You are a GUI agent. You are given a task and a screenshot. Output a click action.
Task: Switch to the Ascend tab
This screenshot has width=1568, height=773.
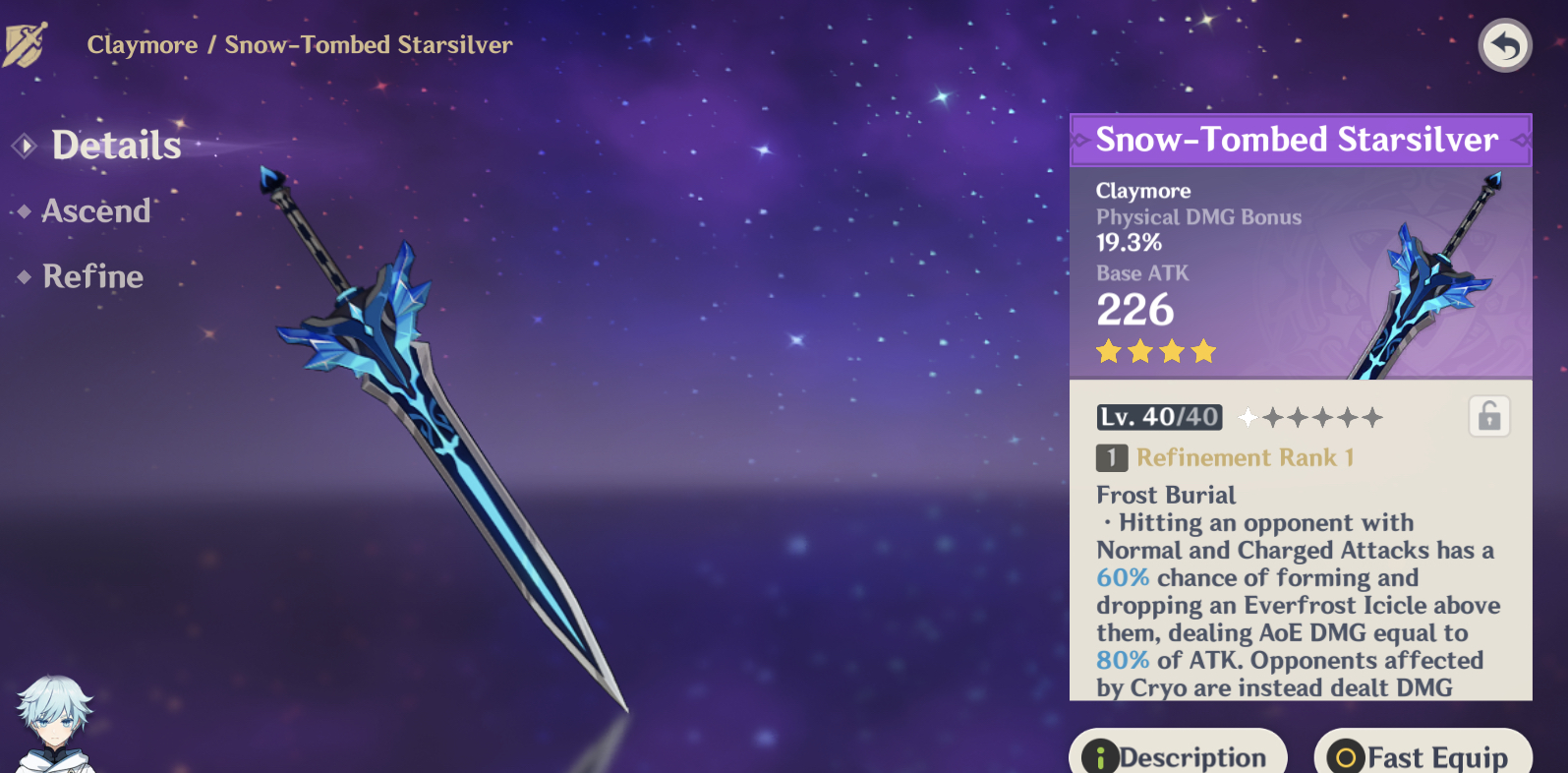[95, 210]
